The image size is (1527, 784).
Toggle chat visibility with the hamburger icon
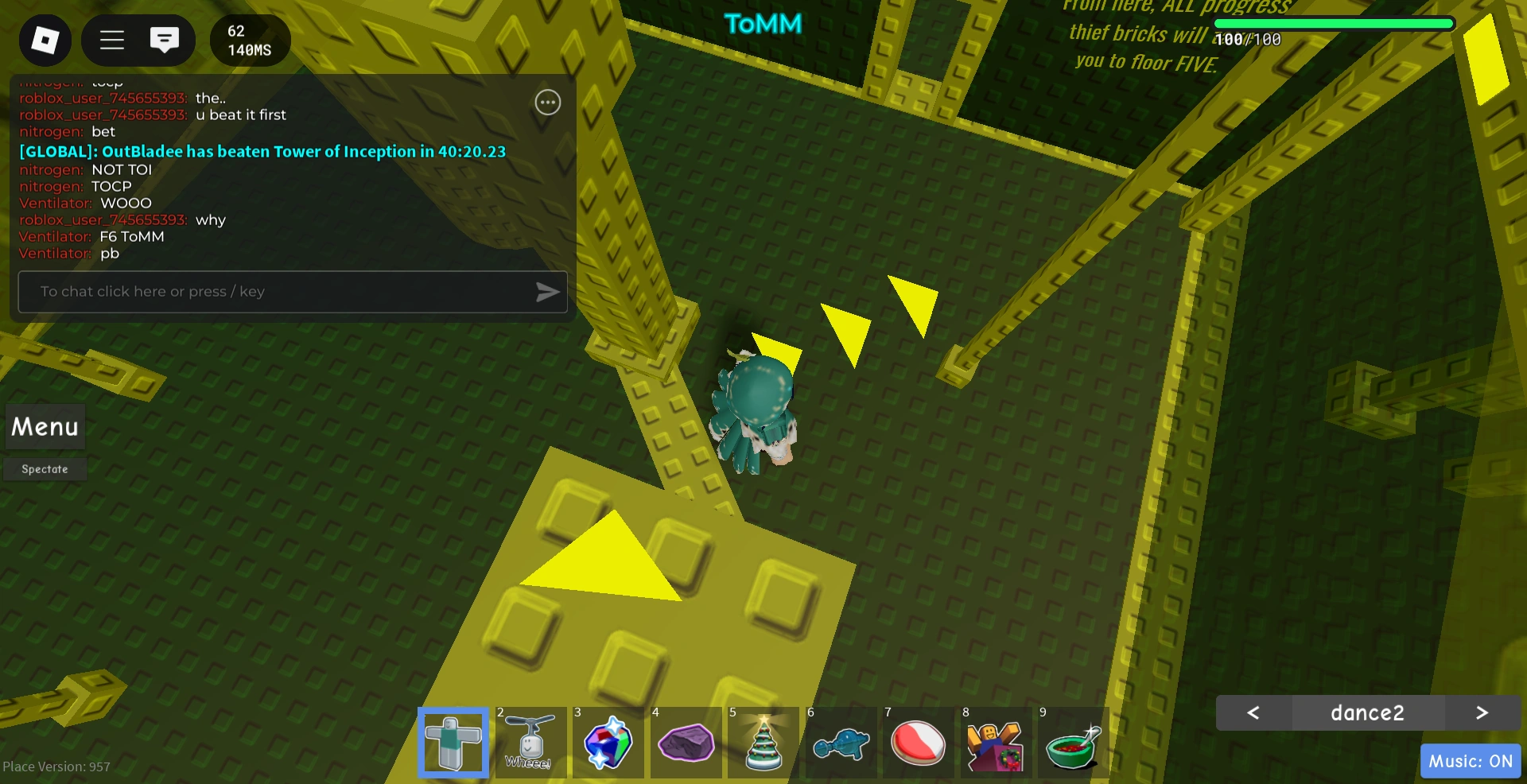click(112, 41)
